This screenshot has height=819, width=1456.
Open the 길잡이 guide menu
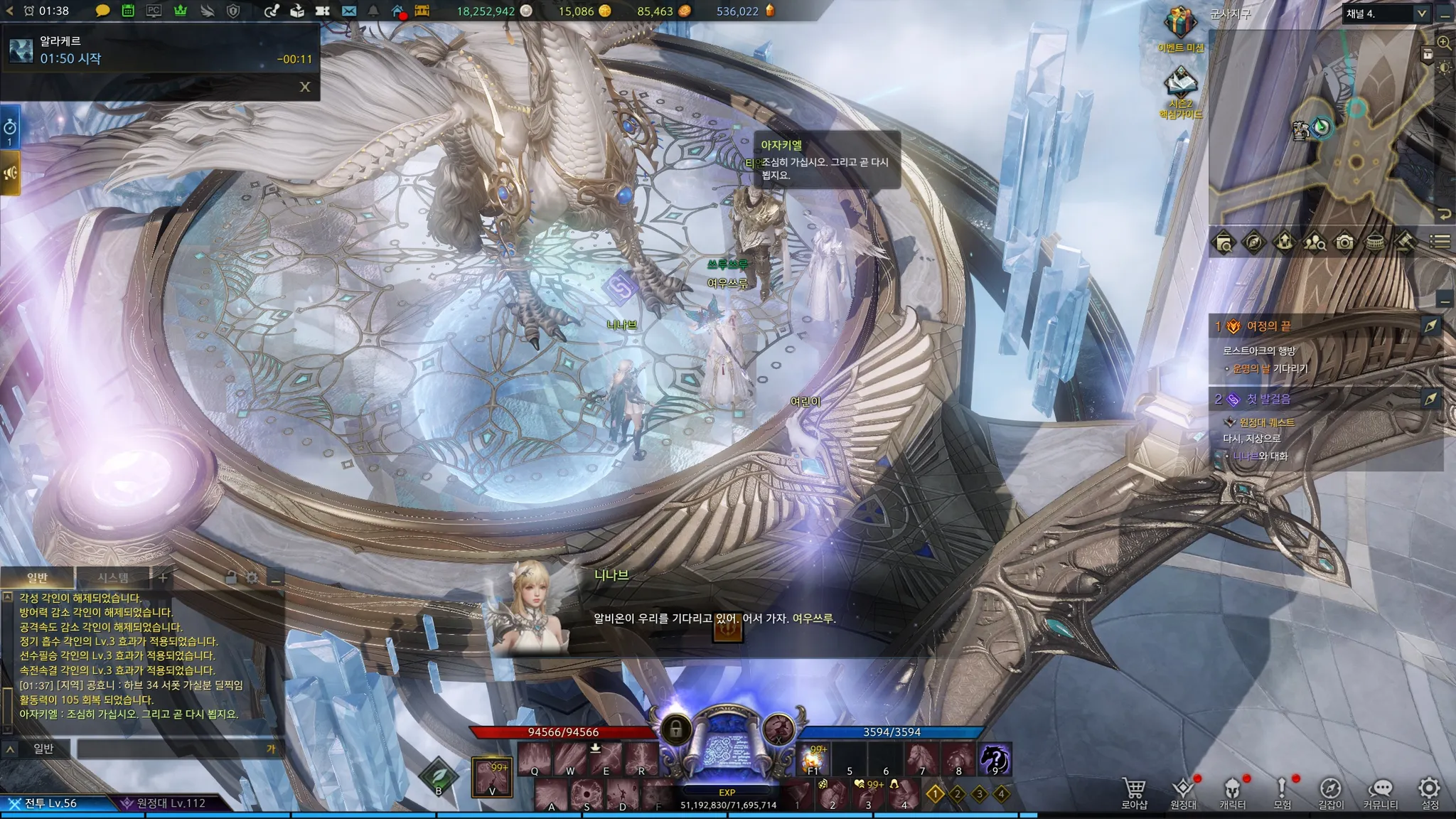click(x=1331, y=793)
